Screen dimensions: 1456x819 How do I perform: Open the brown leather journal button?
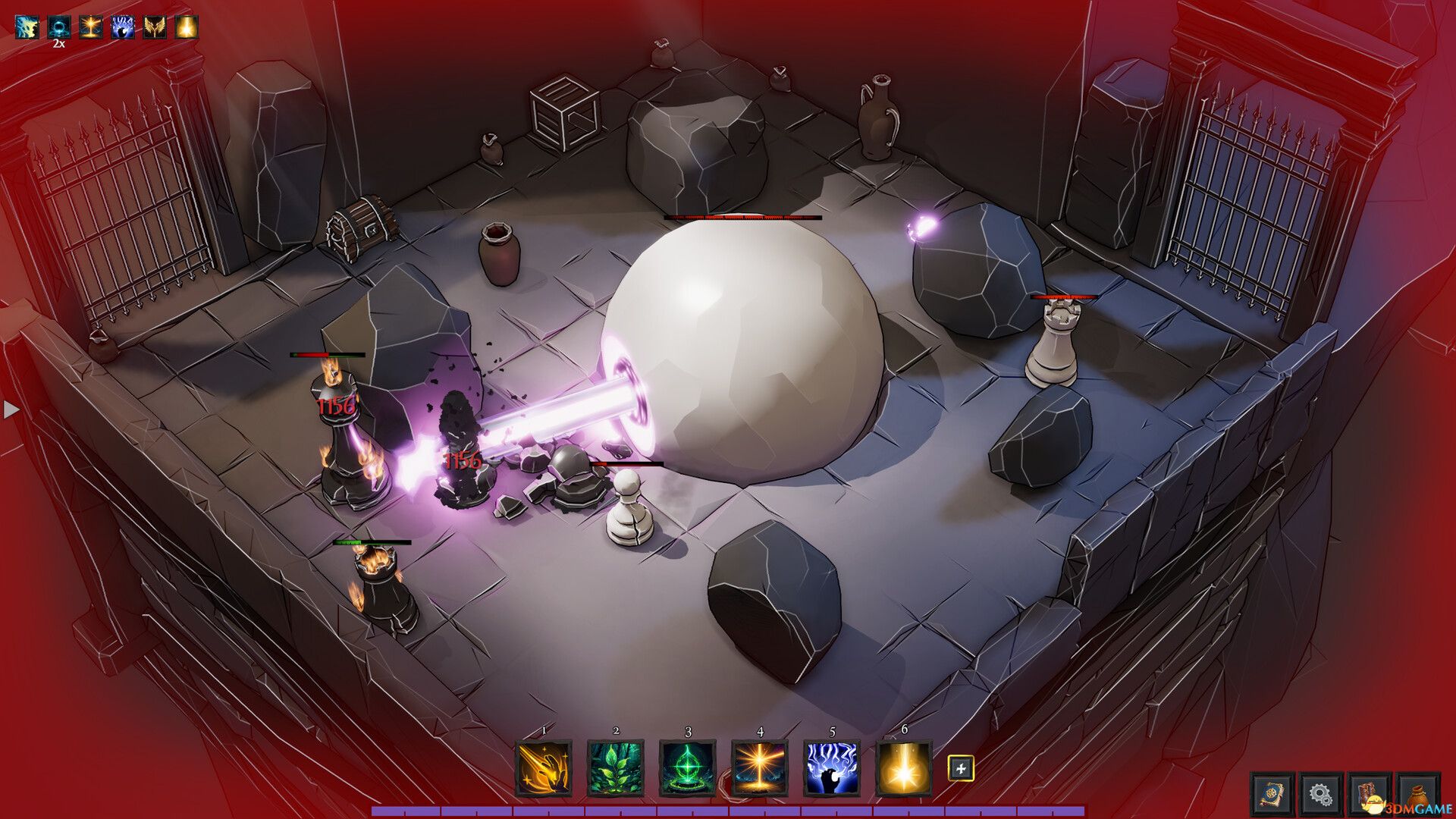[x=1370, y=794]
